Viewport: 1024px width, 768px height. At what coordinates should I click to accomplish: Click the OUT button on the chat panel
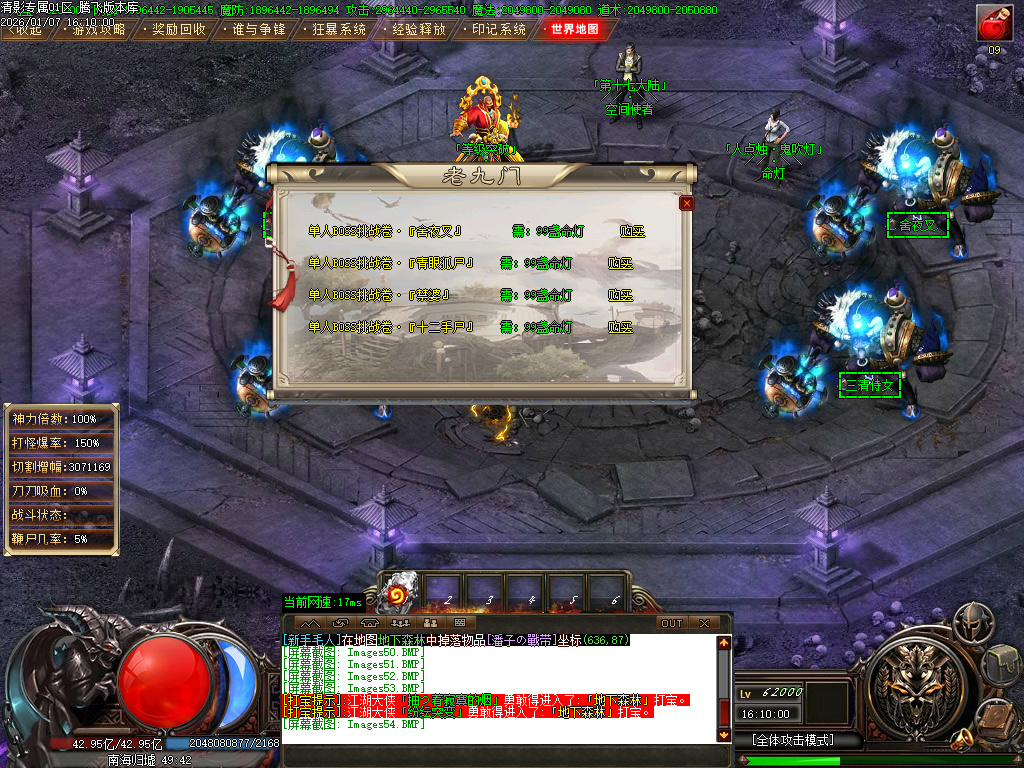672,623
